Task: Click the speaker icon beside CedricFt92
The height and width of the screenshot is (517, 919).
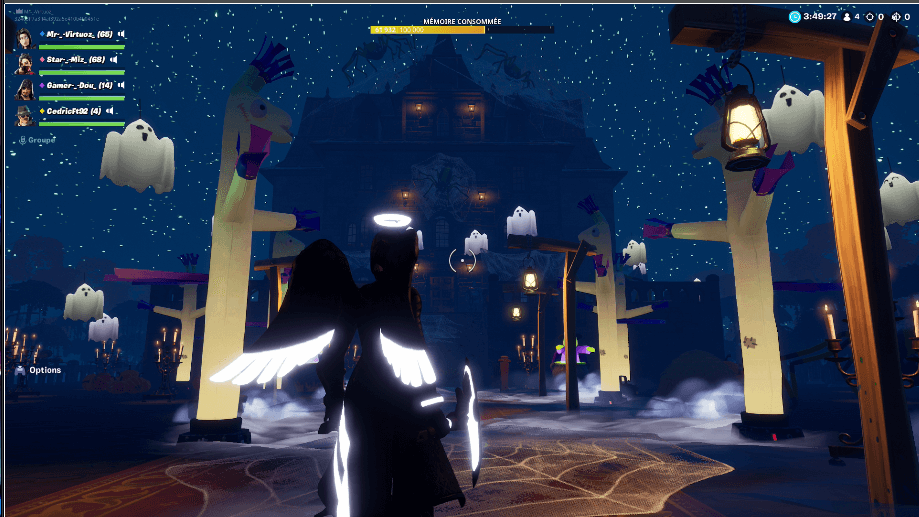Action: pos(109,111)
